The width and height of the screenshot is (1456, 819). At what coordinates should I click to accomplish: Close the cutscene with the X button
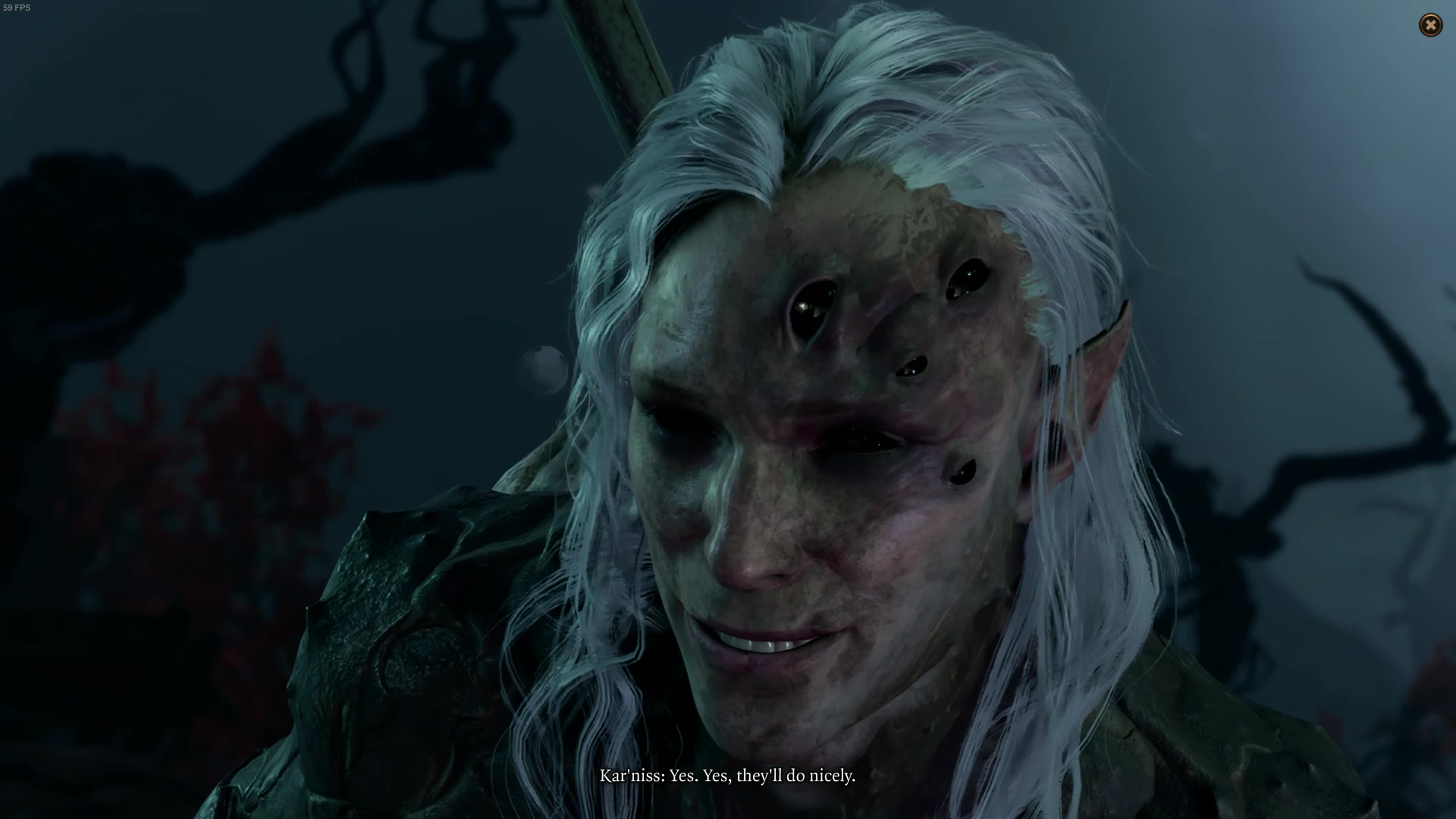(1431, 25)
